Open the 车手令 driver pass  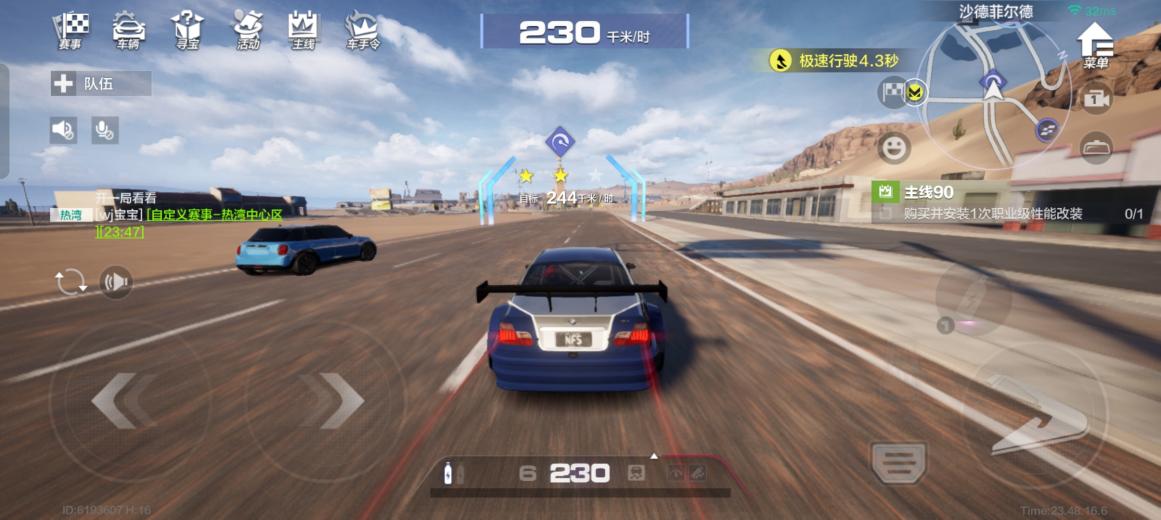362,30
